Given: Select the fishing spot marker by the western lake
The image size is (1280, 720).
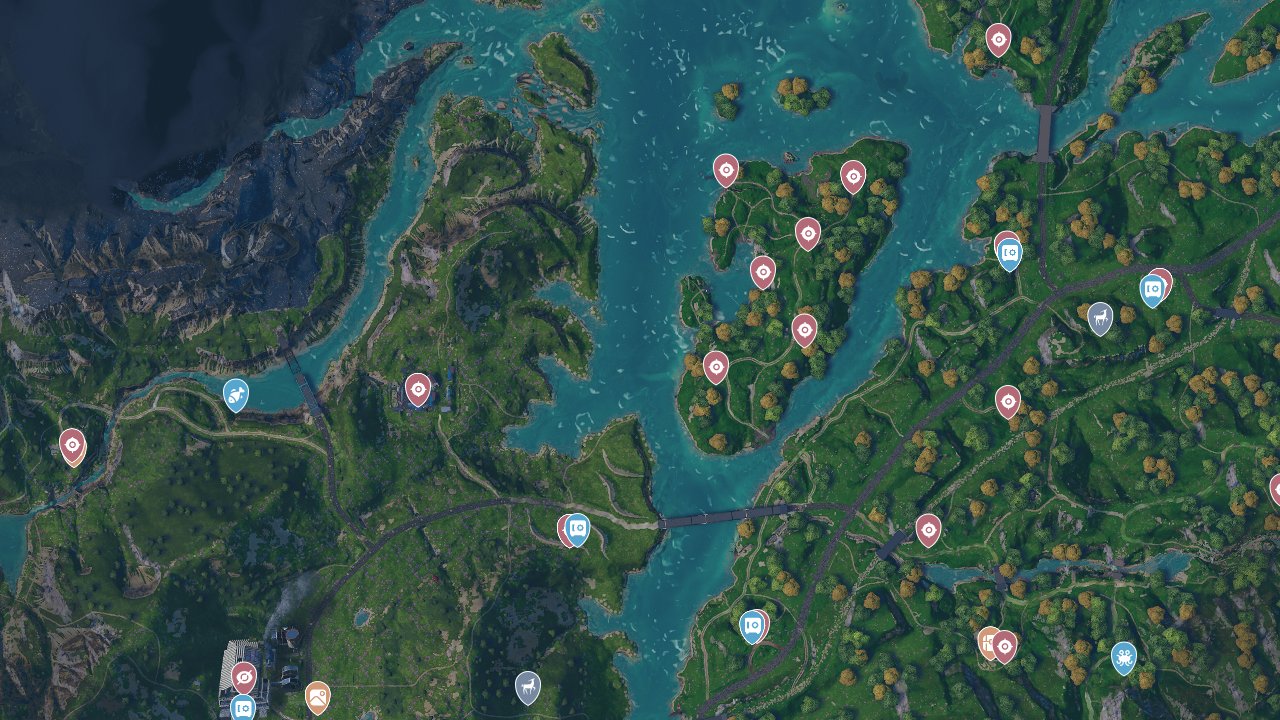Looking at the screenshot, I should 236,395.
